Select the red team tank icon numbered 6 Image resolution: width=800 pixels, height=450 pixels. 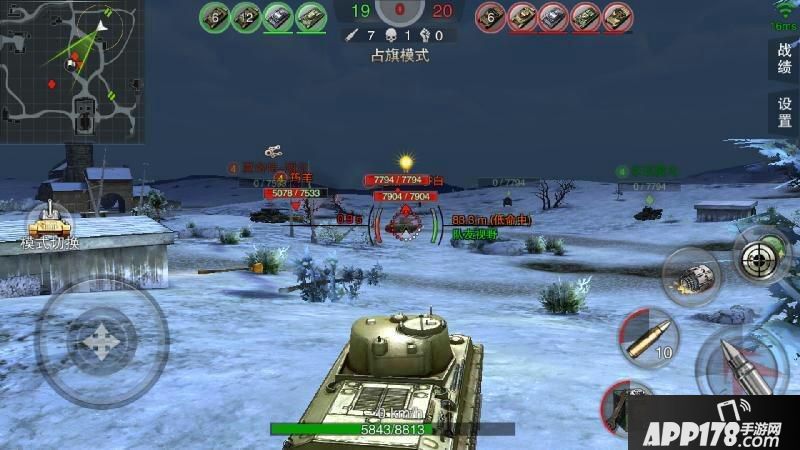490,16
